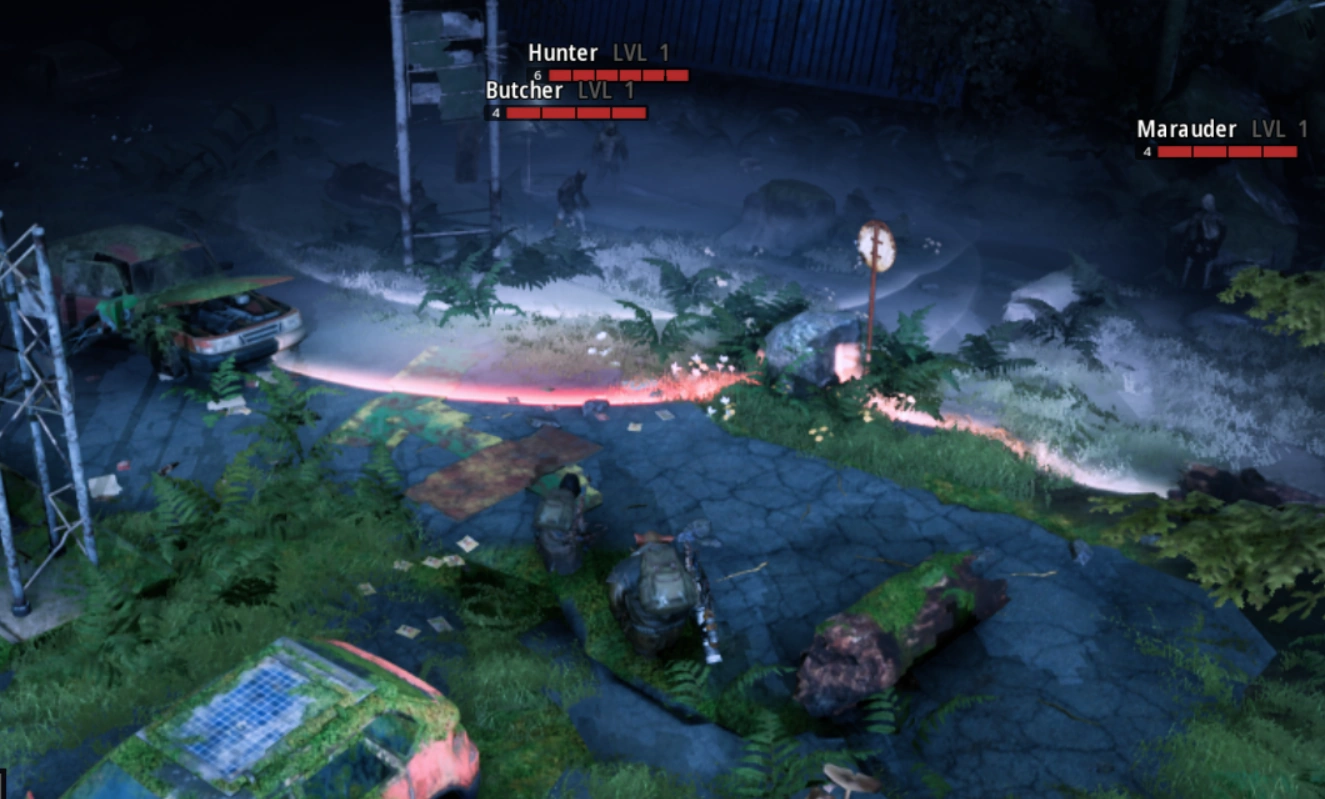Select the Hunter enemy nameplate
The image size is (1325, 799).
point(560,53)
